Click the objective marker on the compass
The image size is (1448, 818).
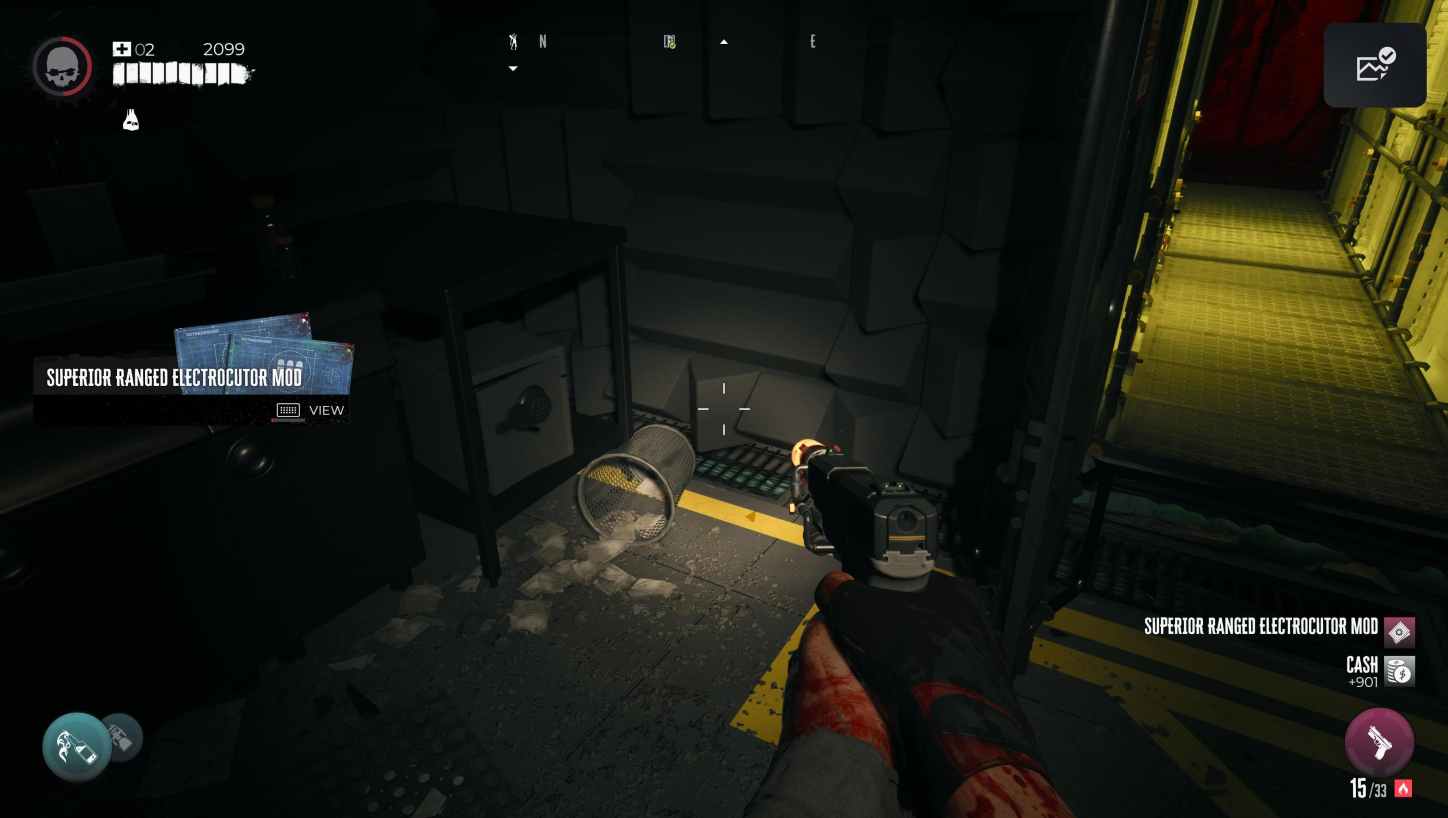pyautogui.click(x=668, y=41)
